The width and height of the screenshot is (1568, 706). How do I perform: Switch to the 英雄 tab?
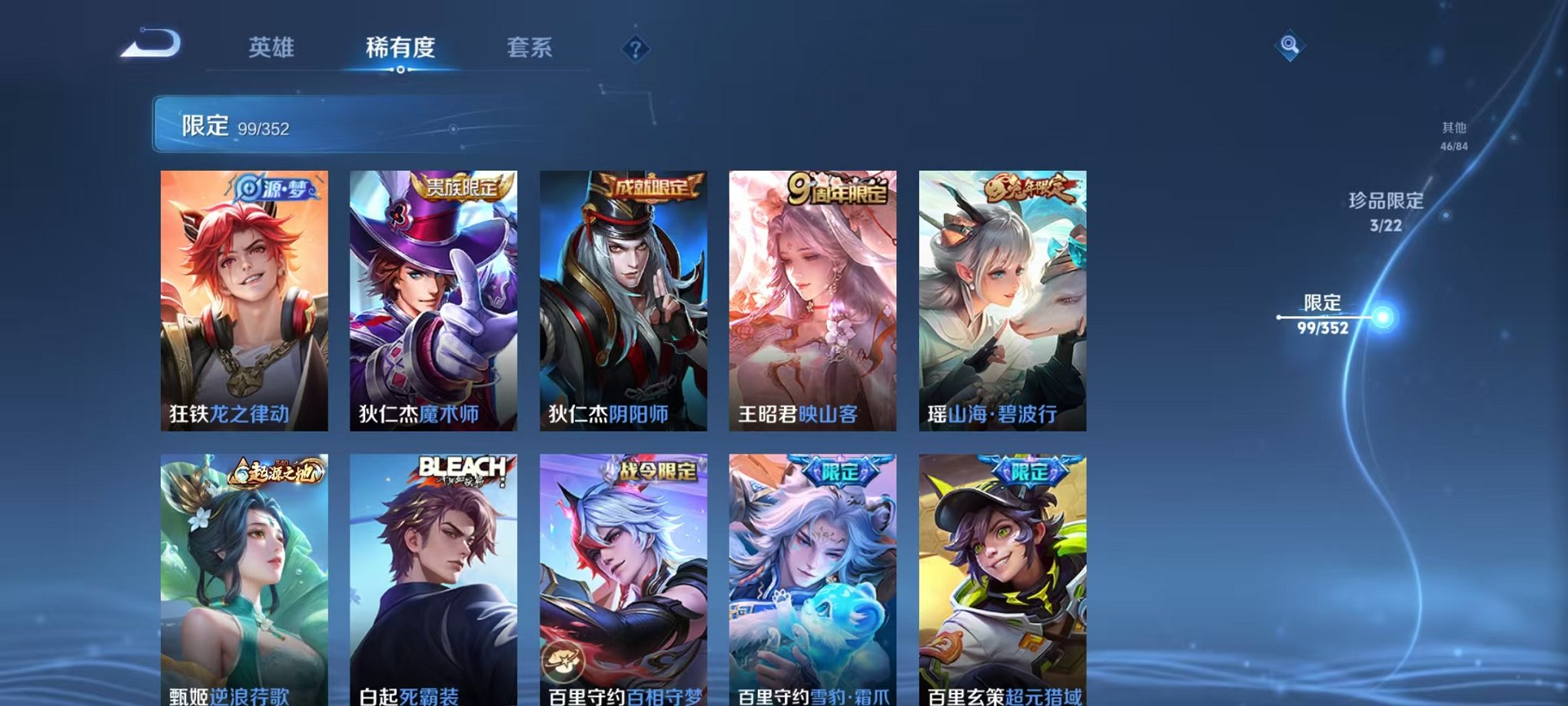[x=274, y=46]
